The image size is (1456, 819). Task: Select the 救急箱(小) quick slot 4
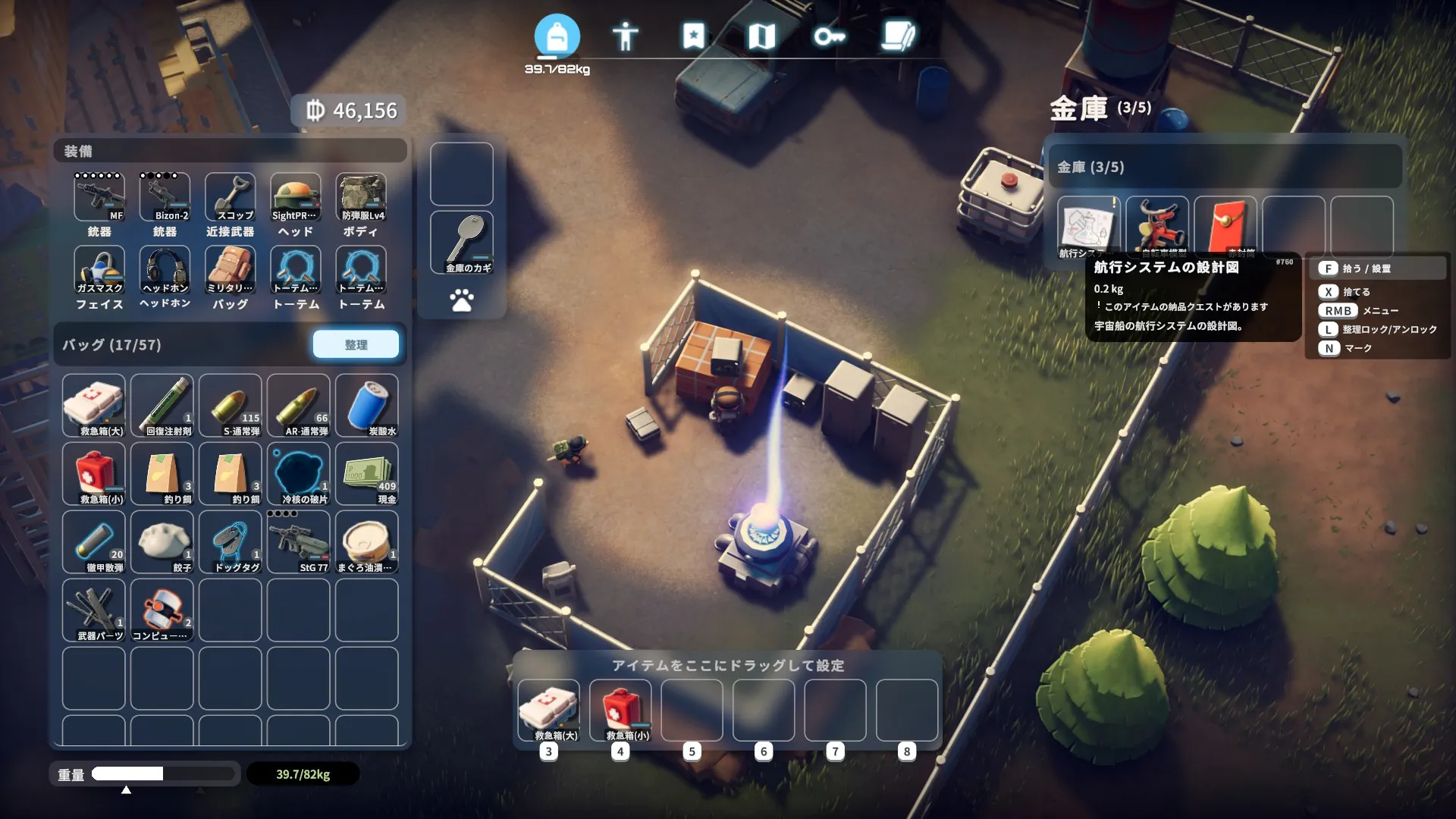tap(620, 711)
